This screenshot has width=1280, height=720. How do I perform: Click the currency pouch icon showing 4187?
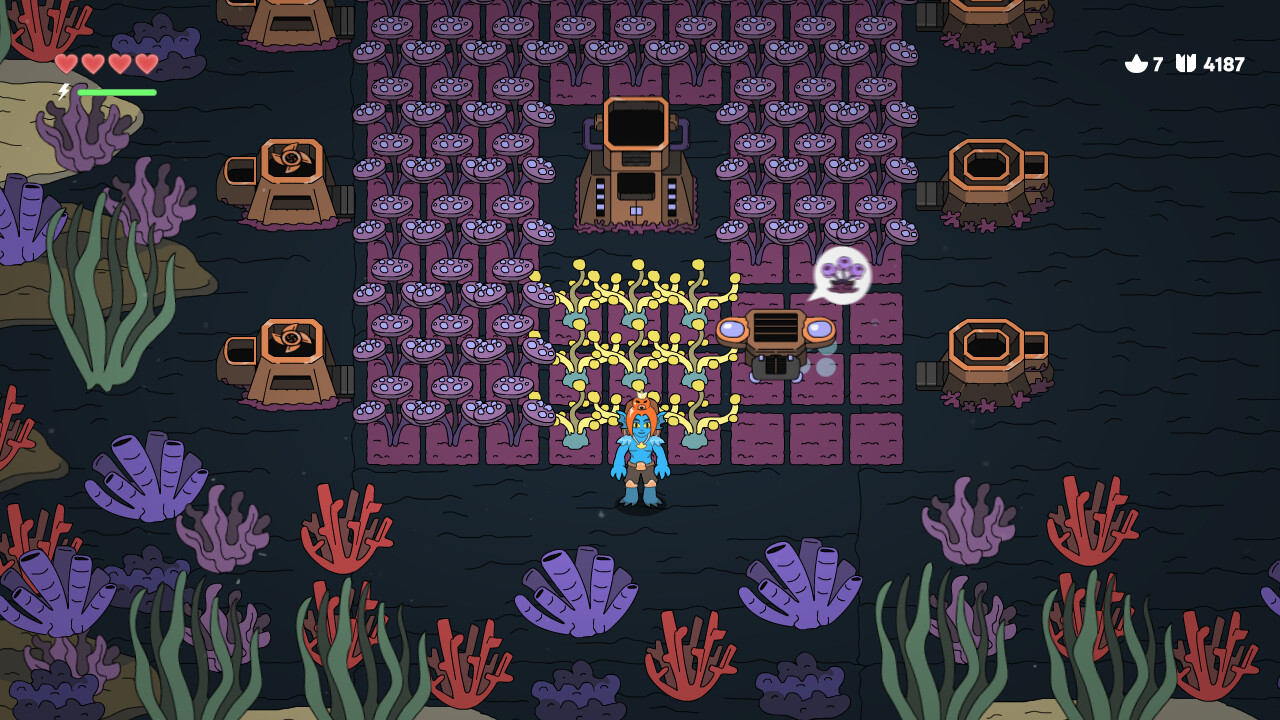(1186, 65)
